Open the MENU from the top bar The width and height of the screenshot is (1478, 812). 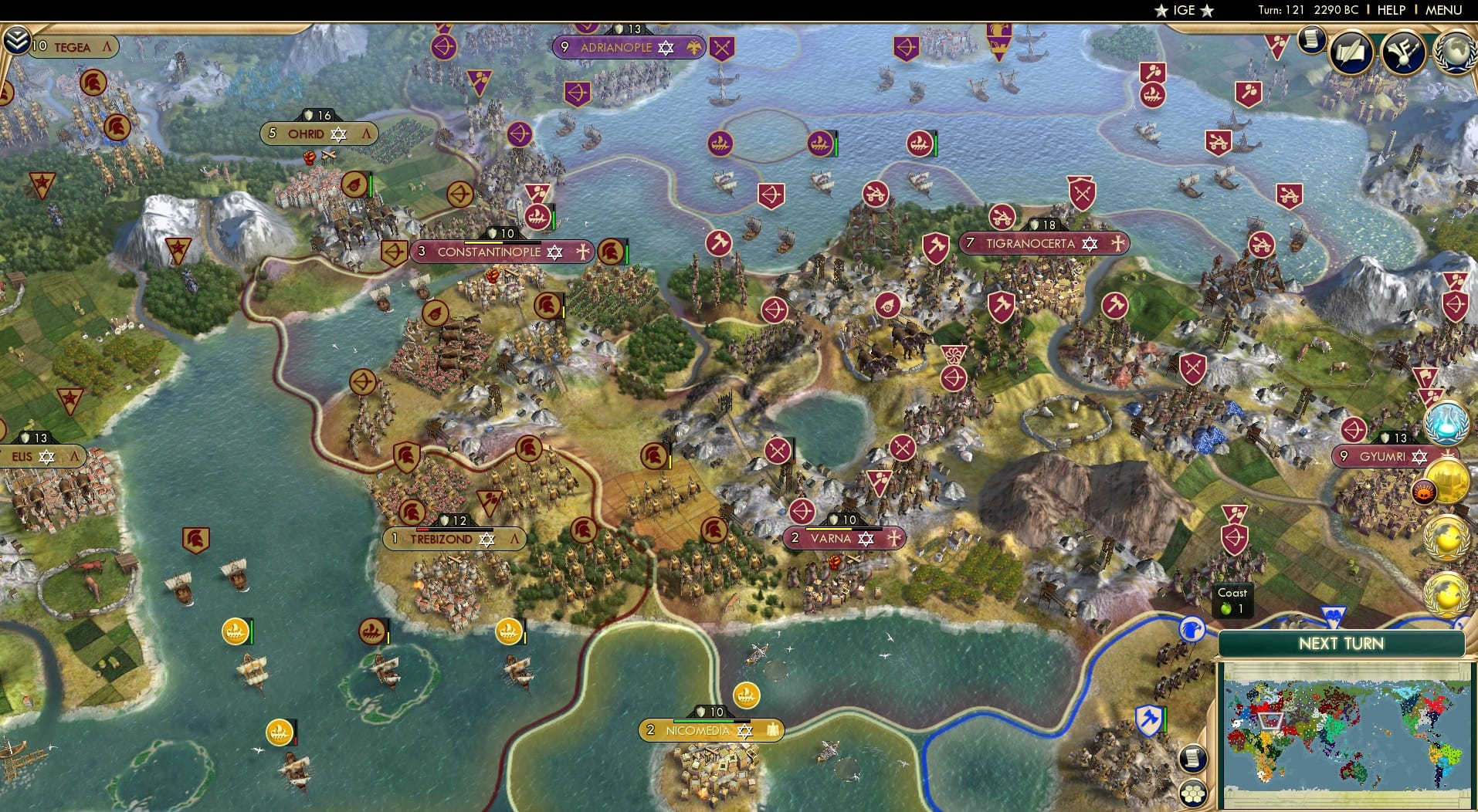click(1442, 10)
